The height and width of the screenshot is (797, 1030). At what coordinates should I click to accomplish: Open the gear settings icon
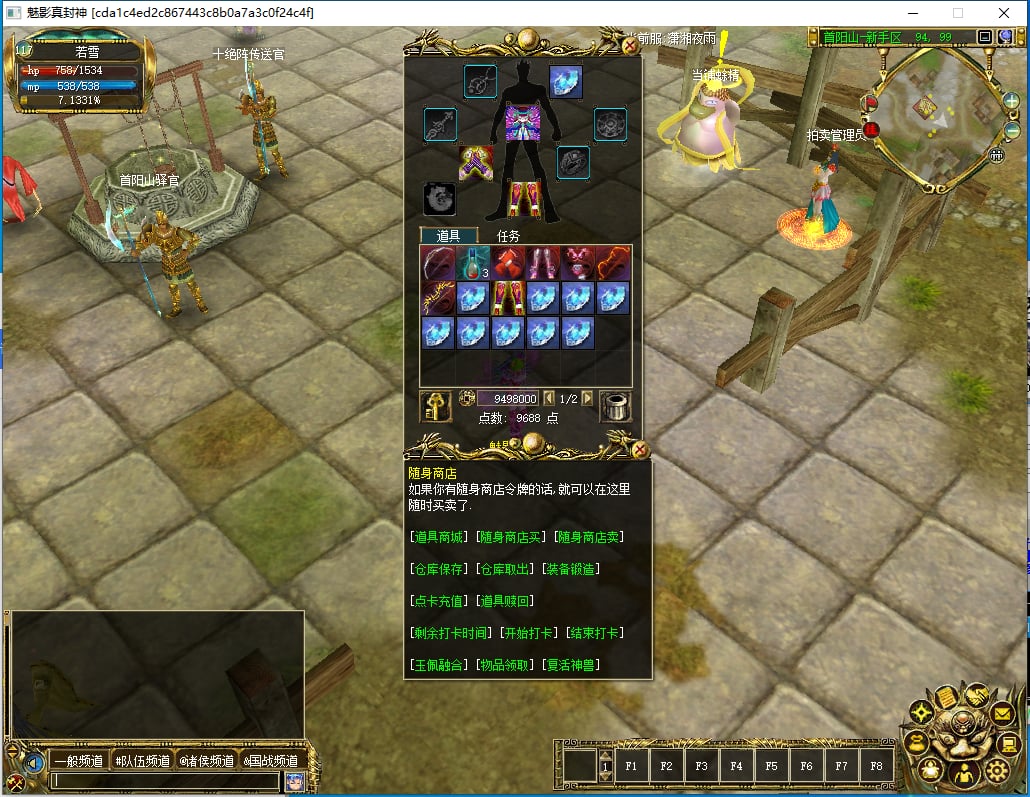[997, 770]
